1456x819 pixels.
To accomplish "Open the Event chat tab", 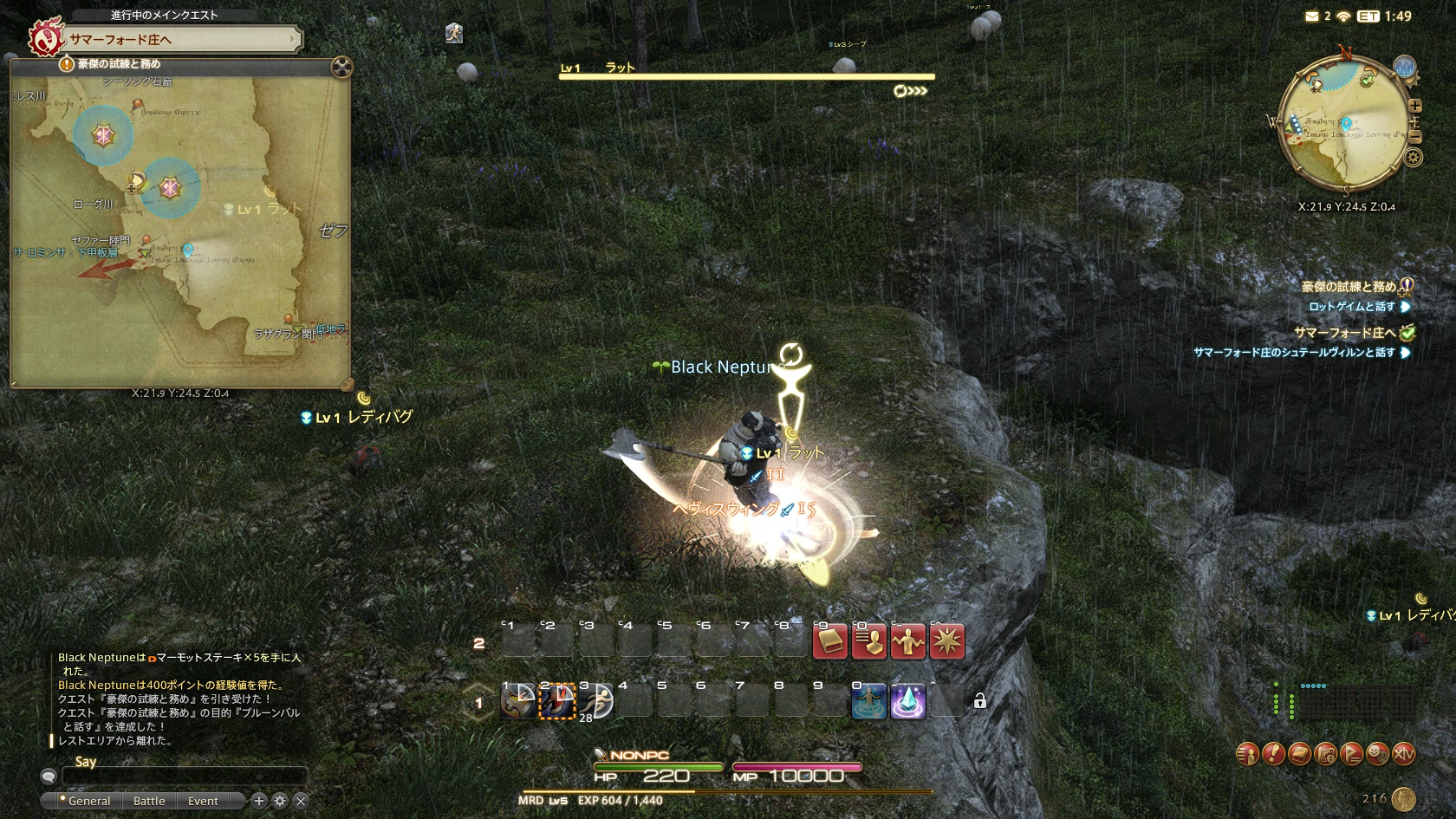I will click(203, 801).
